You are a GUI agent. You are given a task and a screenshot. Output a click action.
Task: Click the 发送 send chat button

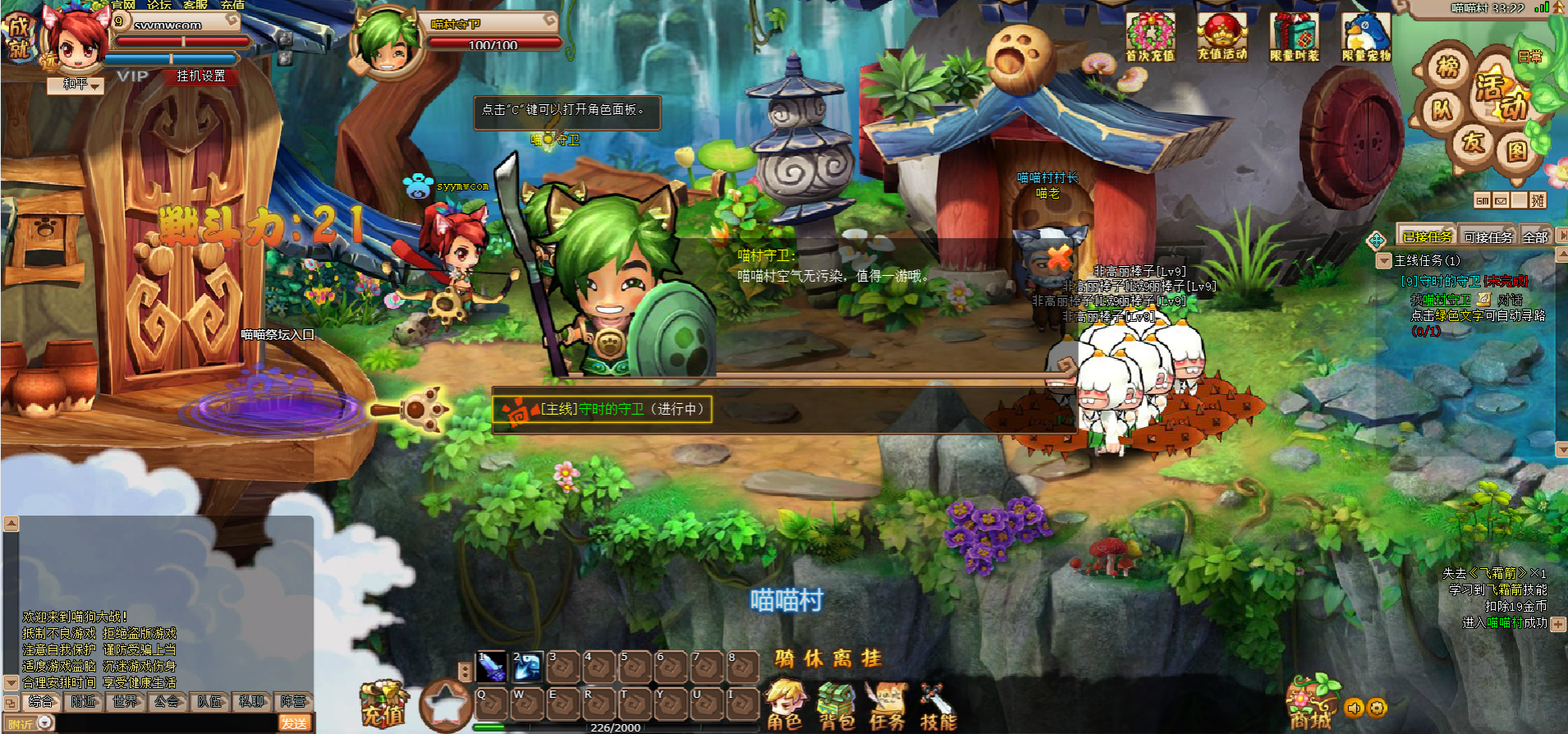294,723
